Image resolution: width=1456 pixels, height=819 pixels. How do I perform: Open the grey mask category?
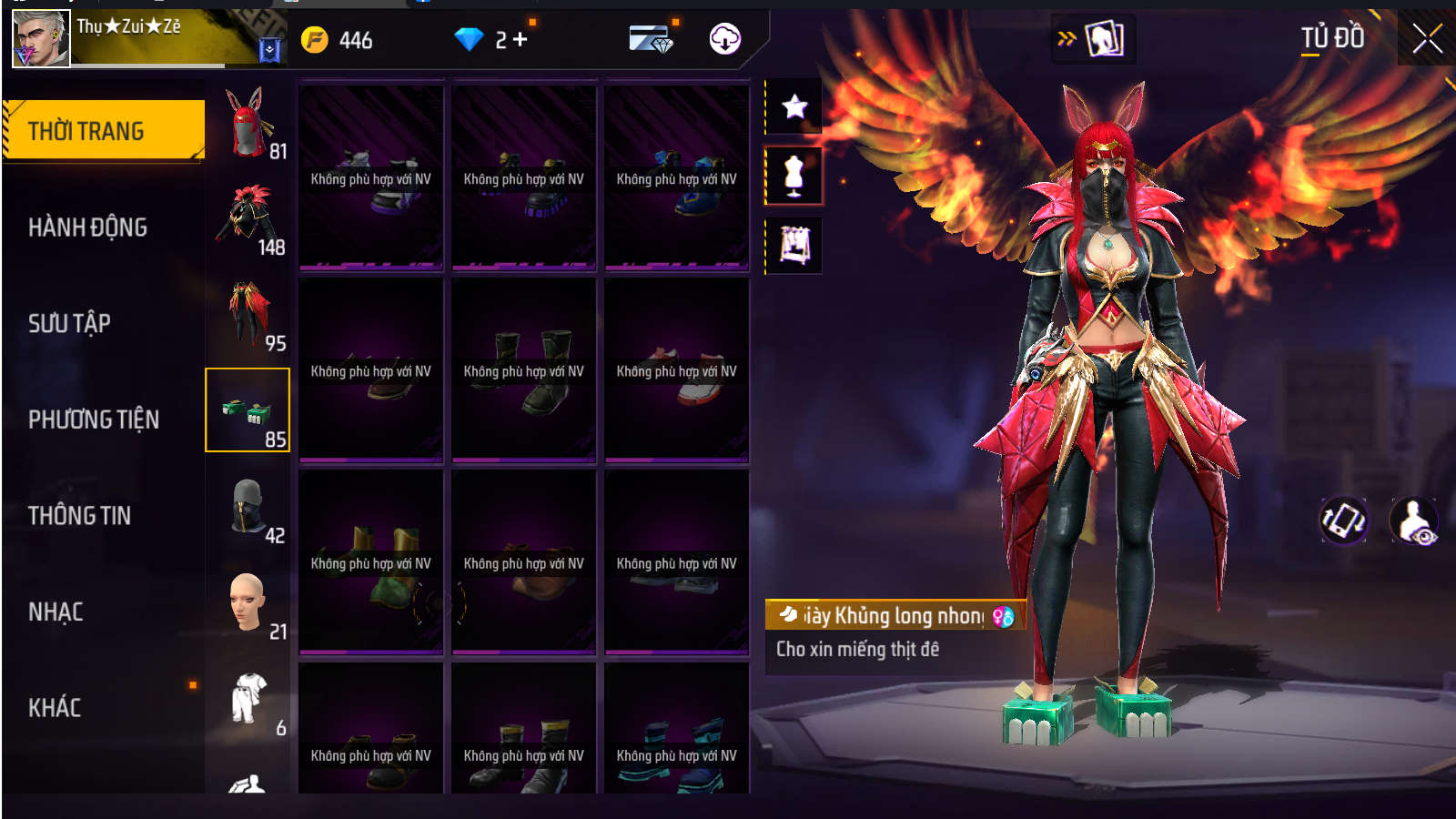(x=248, y=507)
